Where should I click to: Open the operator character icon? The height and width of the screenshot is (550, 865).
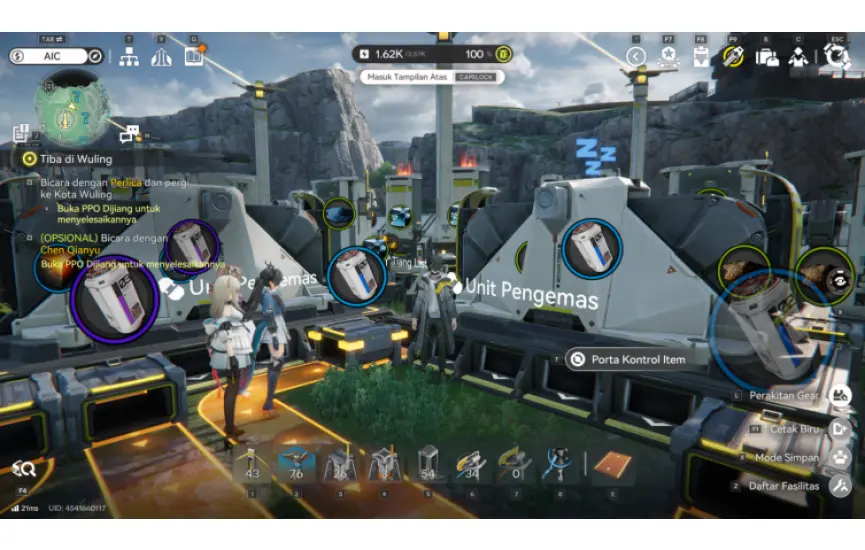click(798, 56)
